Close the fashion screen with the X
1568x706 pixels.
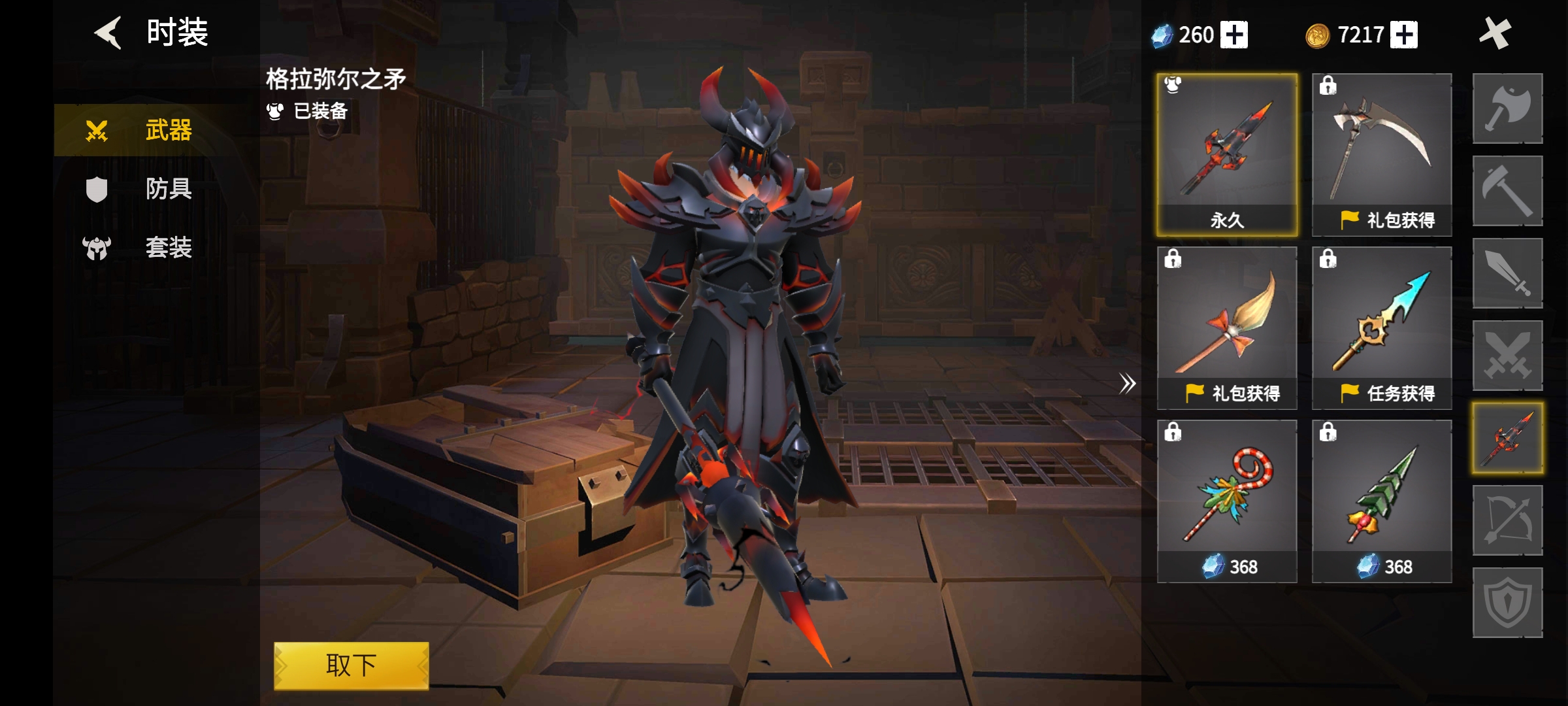point(1494,33)
